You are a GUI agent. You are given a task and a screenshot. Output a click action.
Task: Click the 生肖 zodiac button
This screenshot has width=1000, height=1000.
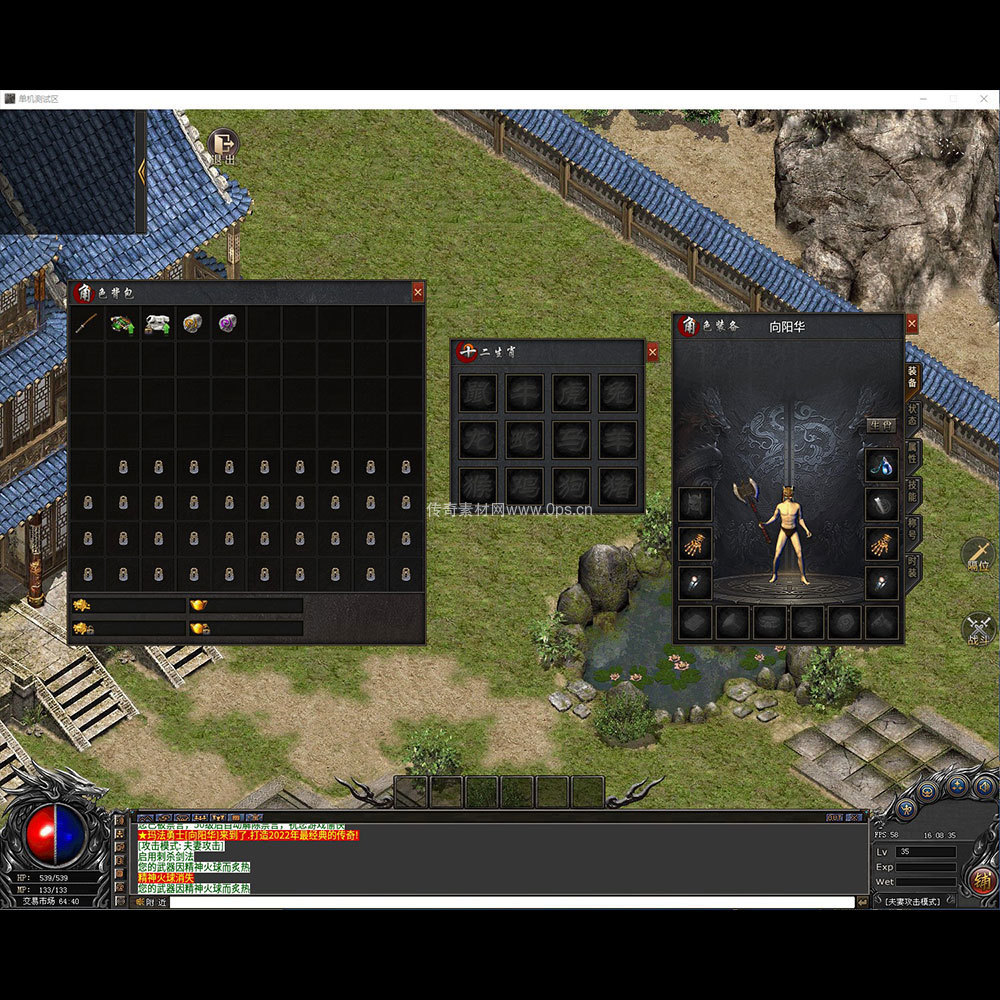pos(881,425)
